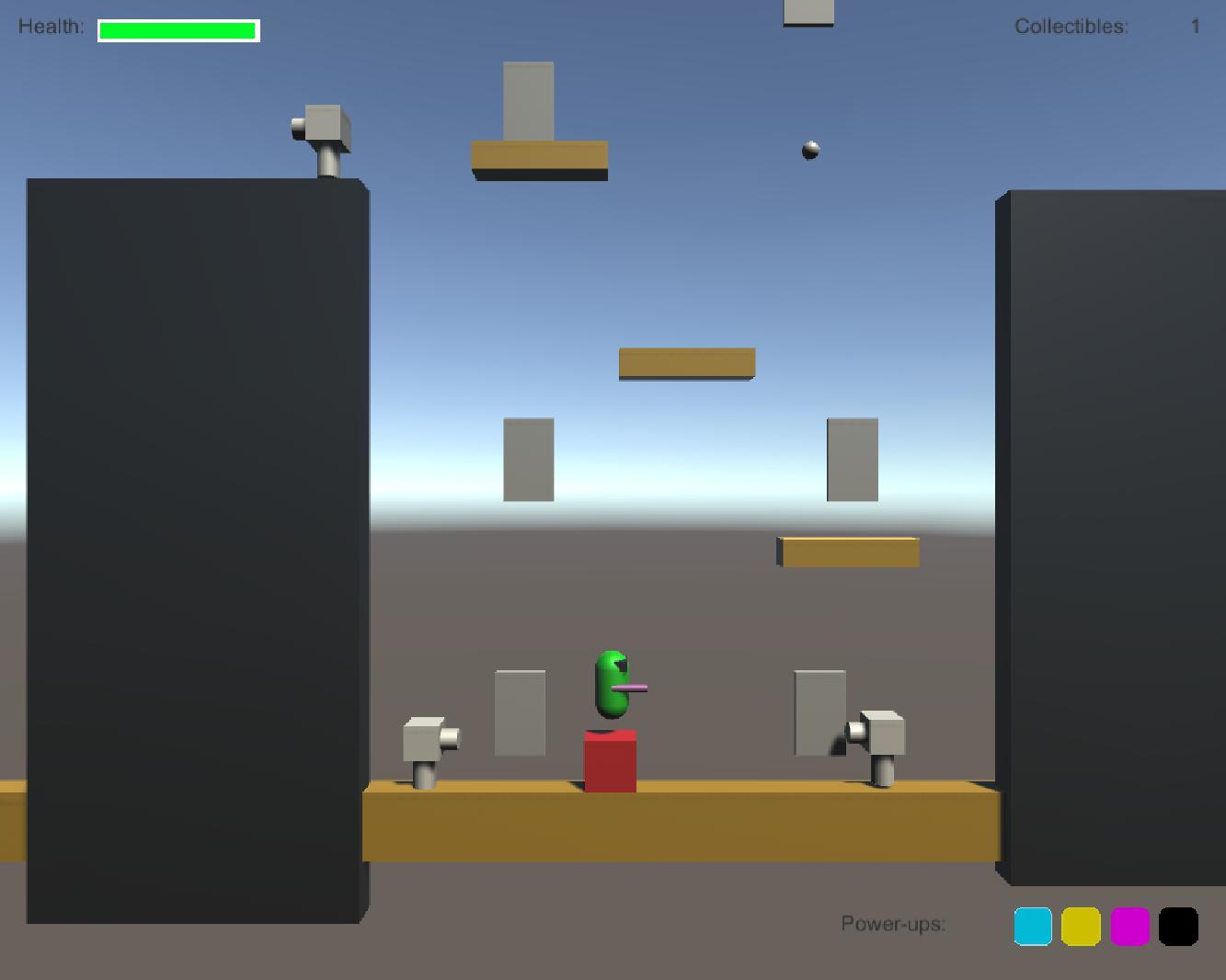The image size is (1226, 980).
Task: Click the Collectibles label in the top-right
Action: pos(1070,27)
